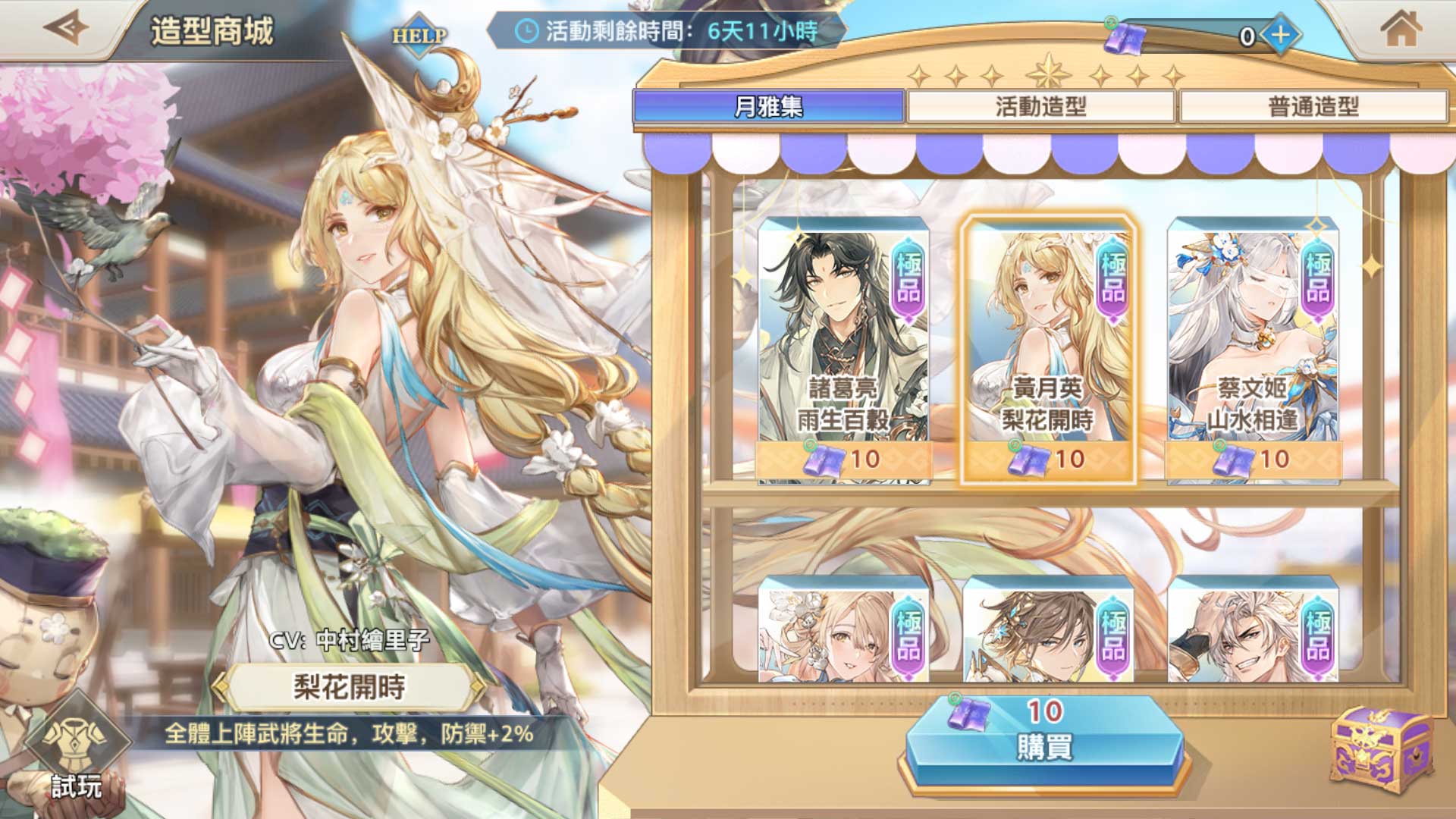The image size is (1456, 819).
Task: Open the 普通造型 tab
Action: [1313, 107]
